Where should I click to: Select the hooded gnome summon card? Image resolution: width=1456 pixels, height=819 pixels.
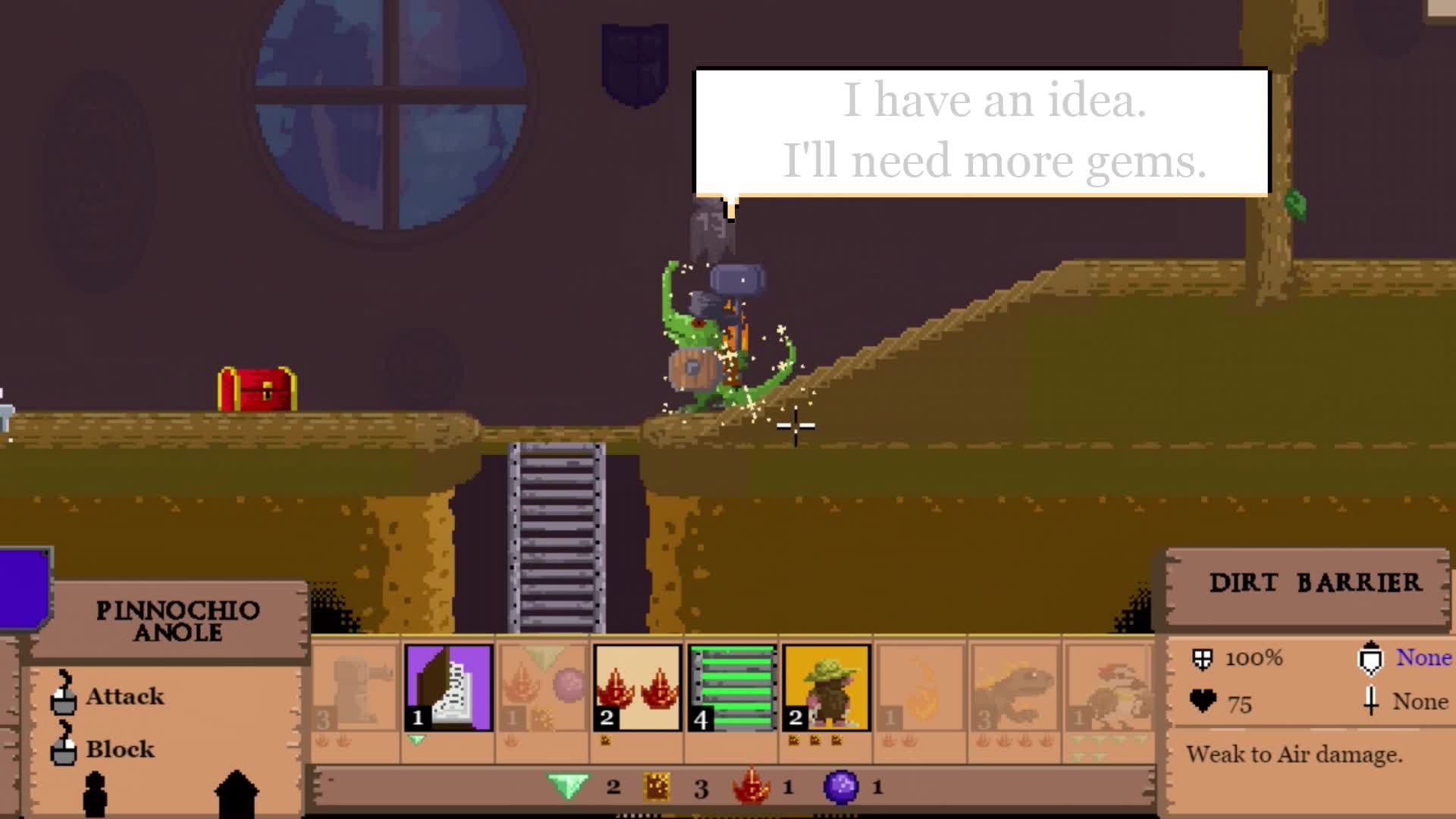(825, 686)
